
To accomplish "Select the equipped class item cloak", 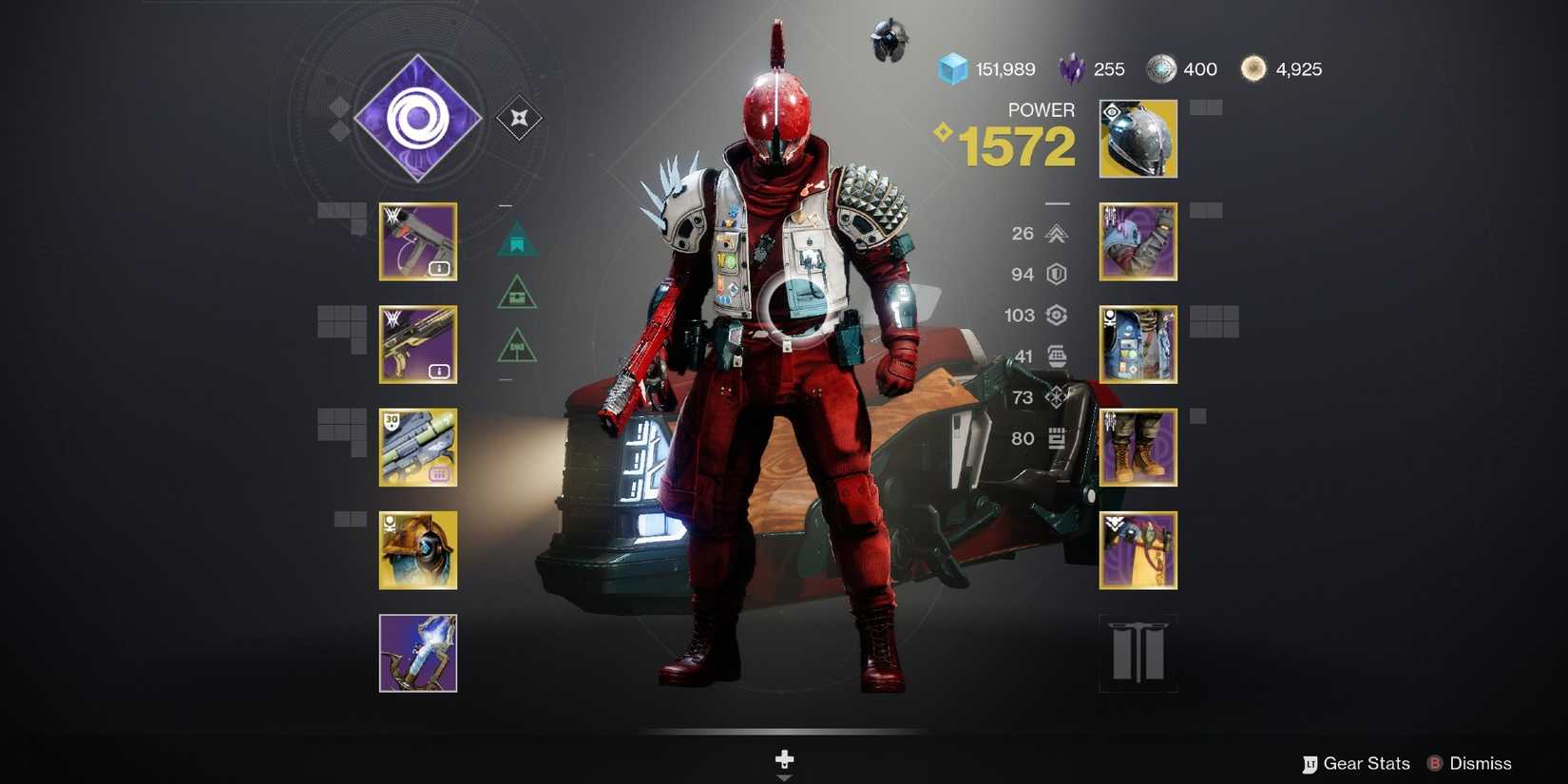I will coord(1138,549).
